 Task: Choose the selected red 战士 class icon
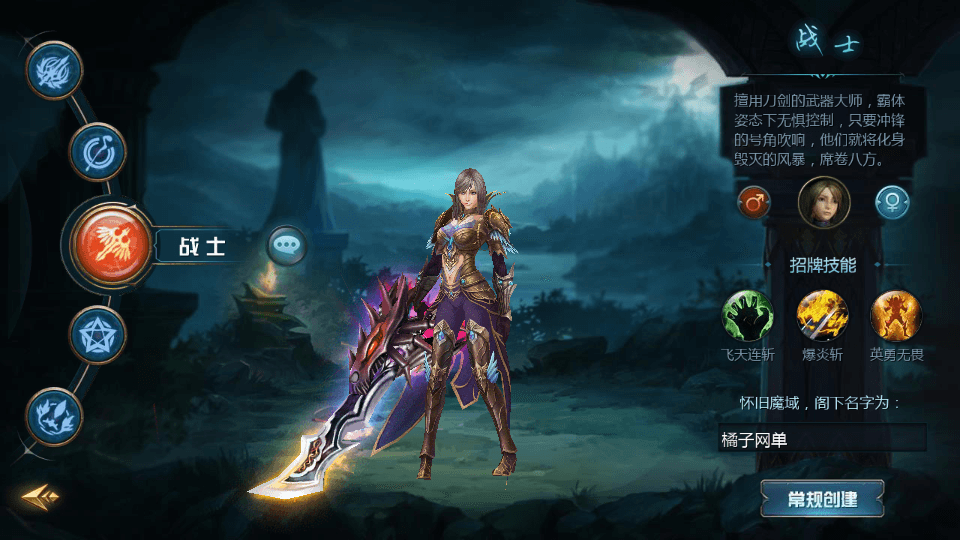(x=111, y=244)
